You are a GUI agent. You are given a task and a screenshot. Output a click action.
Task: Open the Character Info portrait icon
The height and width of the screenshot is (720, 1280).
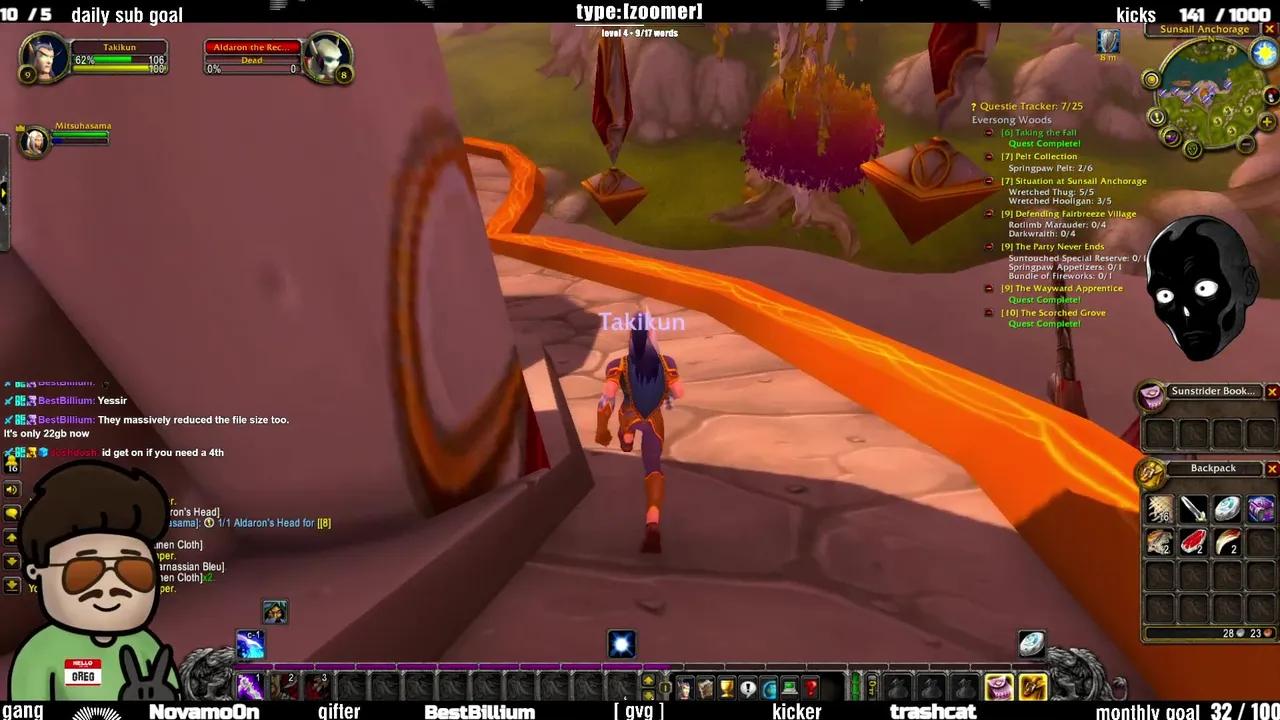coord(685,687)
